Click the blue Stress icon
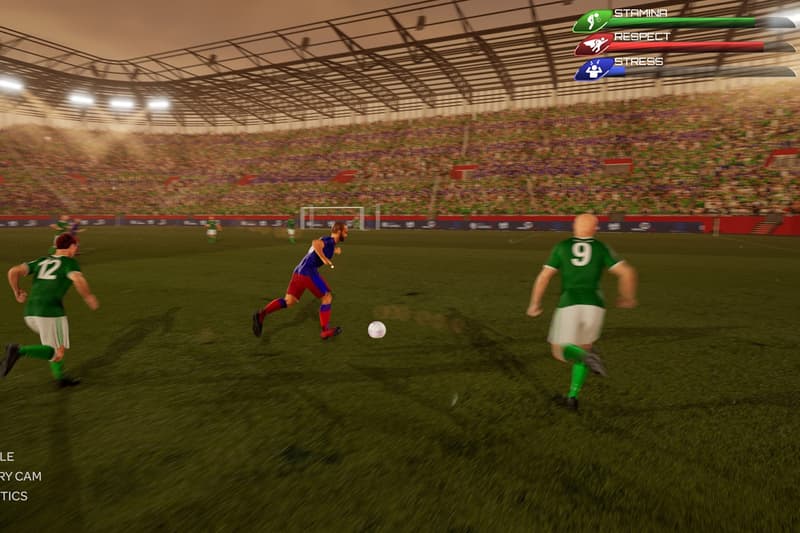 tap(594, 68)
